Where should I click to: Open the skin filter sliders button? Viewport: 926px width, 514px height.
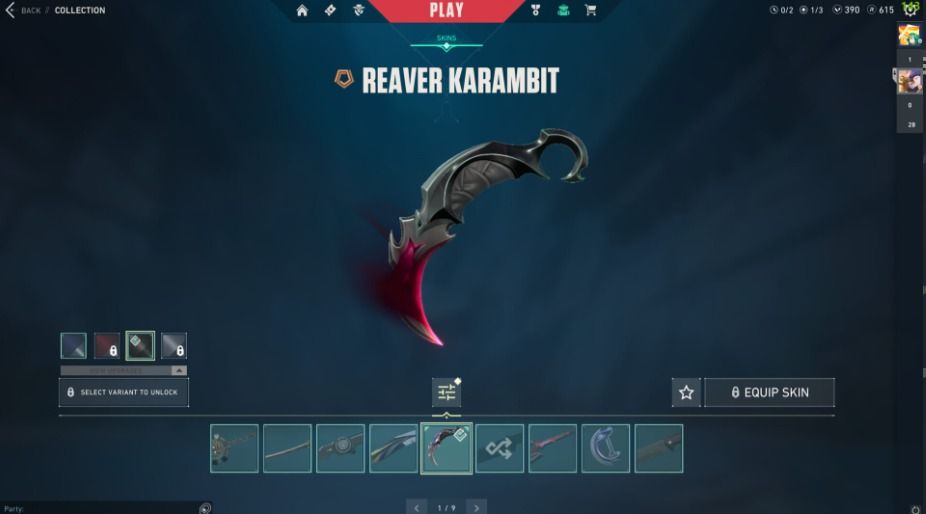click(x=446, y=392)
